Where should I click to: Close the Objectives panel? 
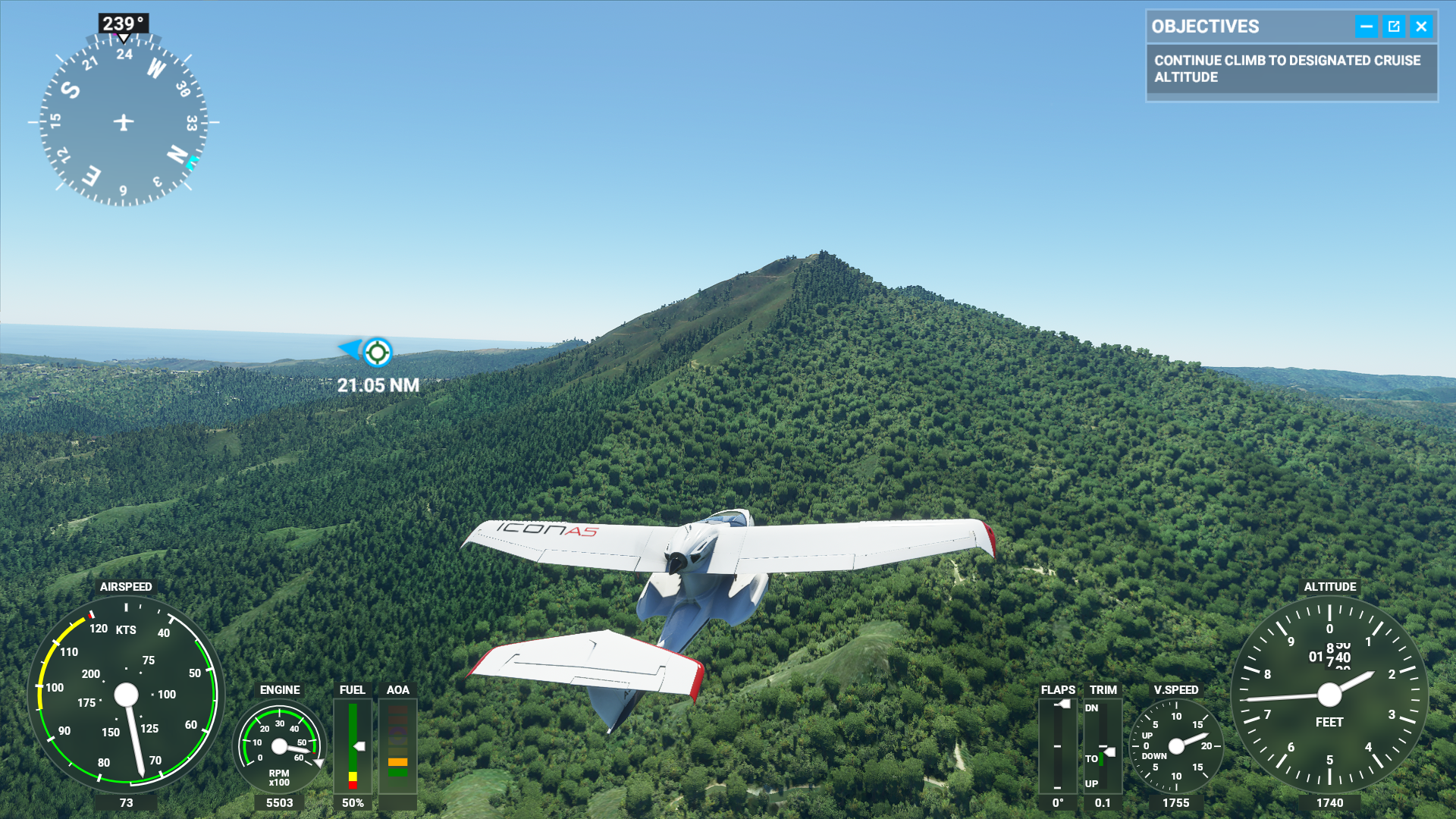tap(1421, 27)
